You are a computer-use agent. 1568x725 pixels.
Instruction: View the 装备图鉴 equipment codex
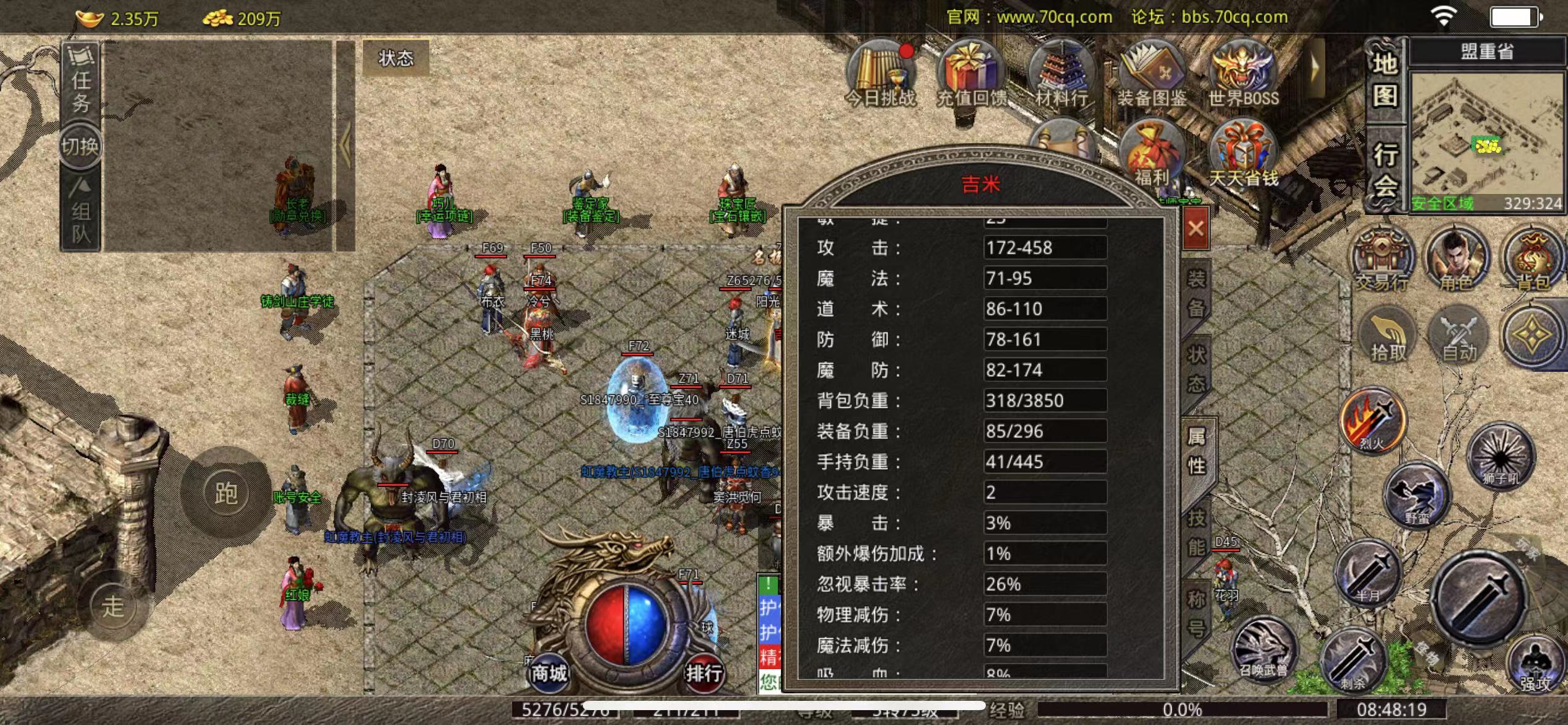click(x=1152, y=73)
